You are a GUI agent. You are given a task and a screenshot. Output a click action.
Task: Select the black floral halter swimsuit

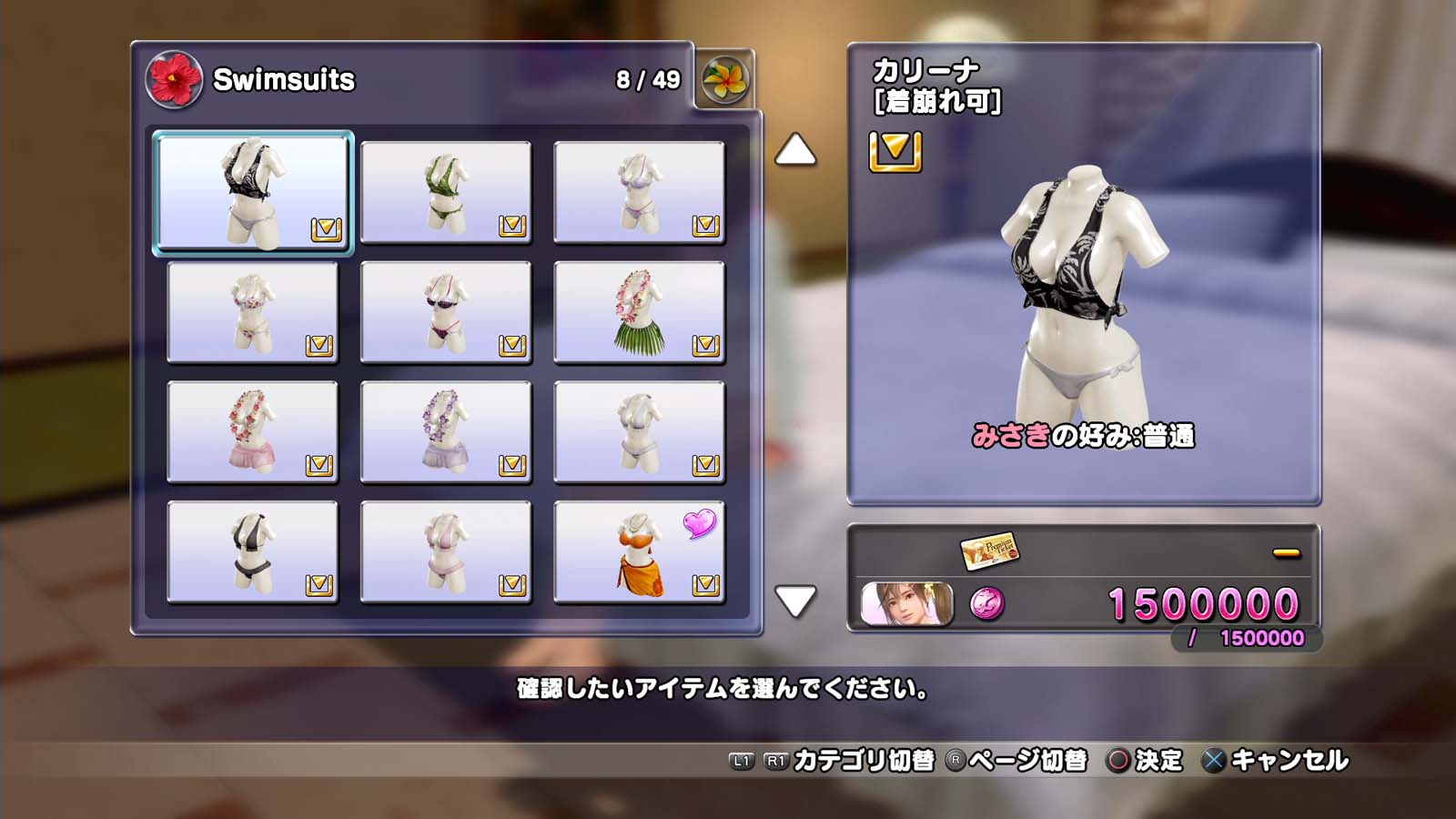[253, 192]
